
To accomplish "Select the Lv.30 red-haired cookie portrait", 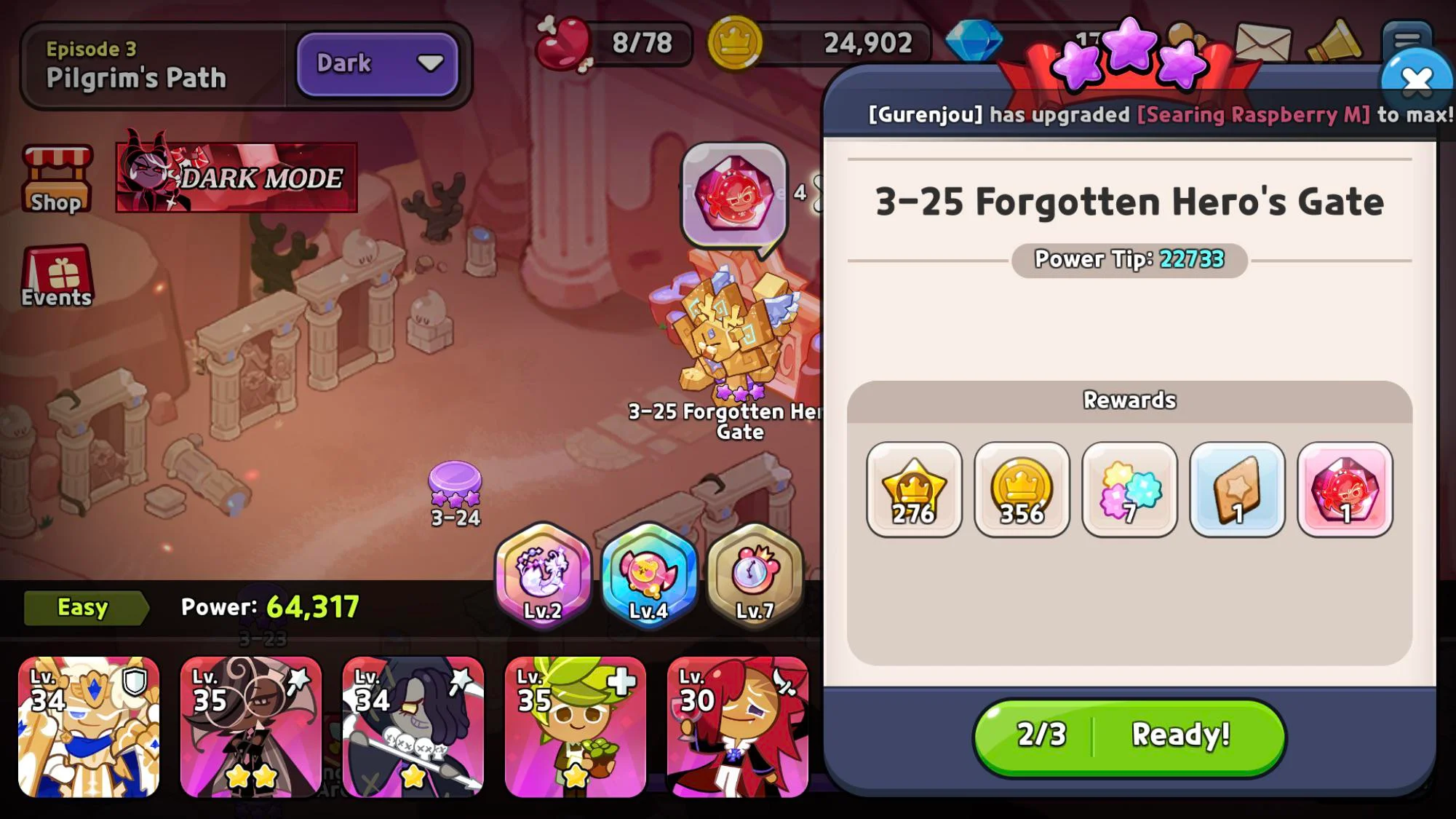I will click(736, 724).
